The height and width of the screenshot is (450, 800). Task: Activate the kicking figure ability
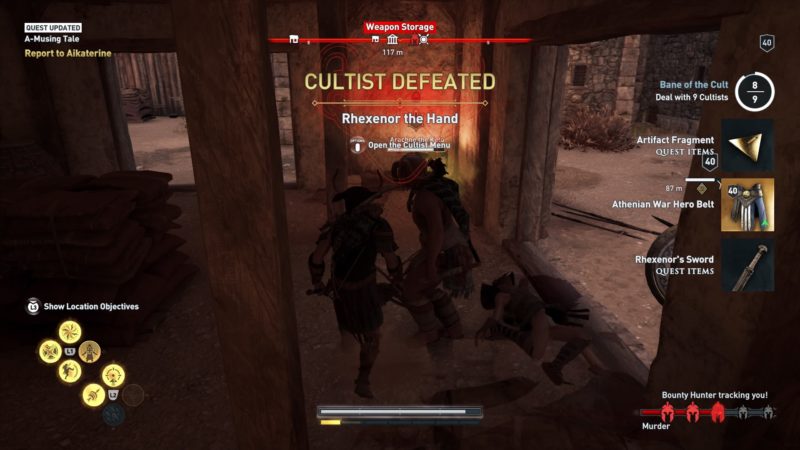(x=68, y=371)
